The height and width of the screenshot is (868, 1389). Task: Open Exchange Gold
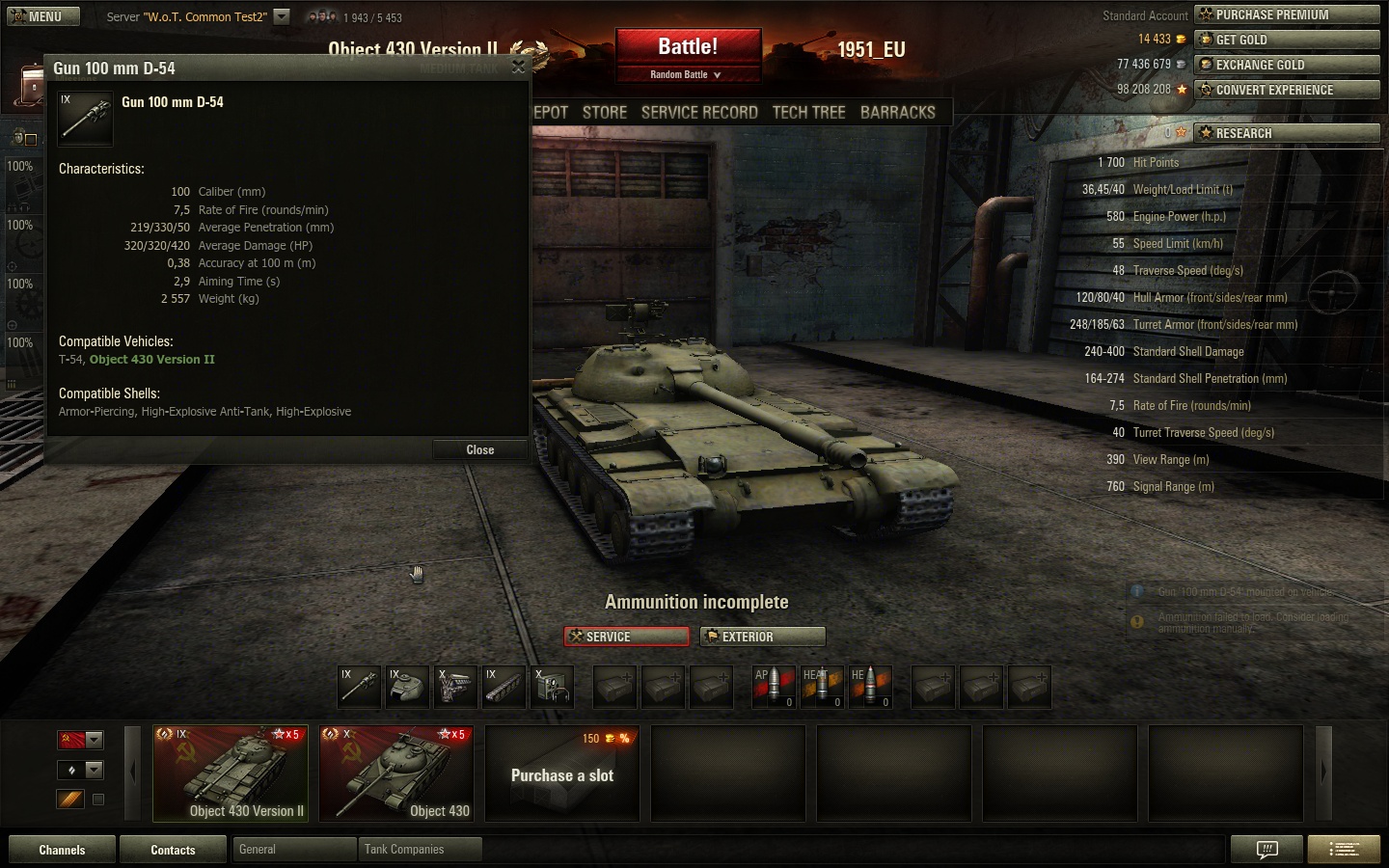pos(1287,65)
